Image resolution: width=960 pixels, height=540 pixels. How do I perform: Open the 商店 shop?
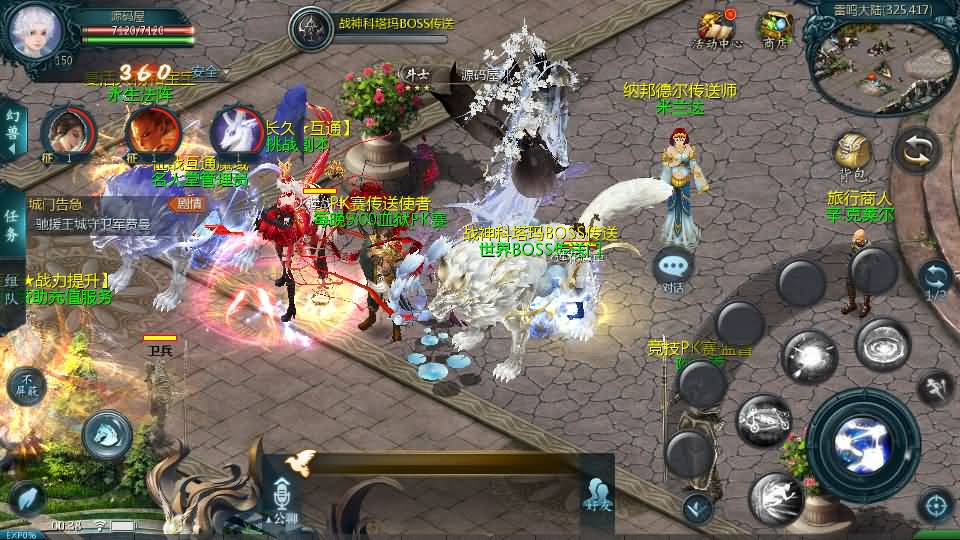[775, 28]
